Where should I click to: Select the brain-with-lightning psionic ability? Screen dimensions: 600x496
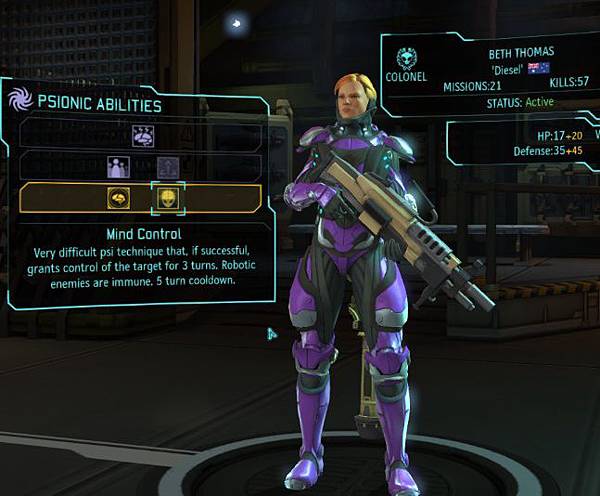141,134
